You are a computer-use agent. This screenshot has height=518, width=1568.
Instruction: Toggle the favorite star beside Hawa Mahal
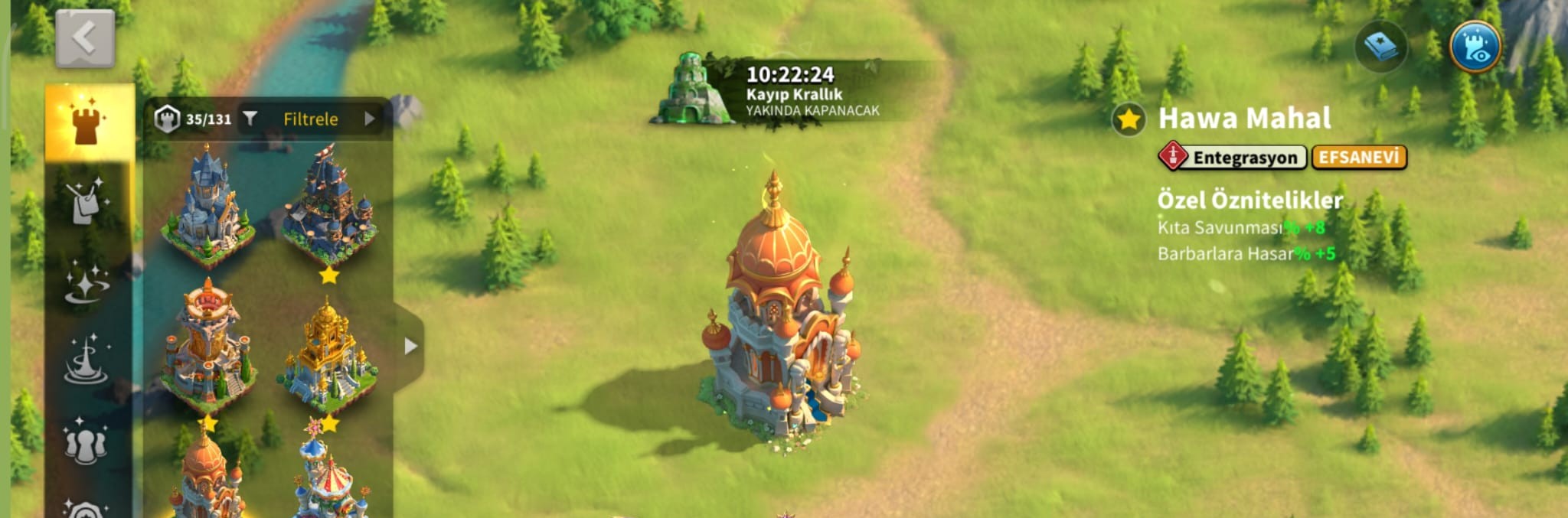[1129, 119]
